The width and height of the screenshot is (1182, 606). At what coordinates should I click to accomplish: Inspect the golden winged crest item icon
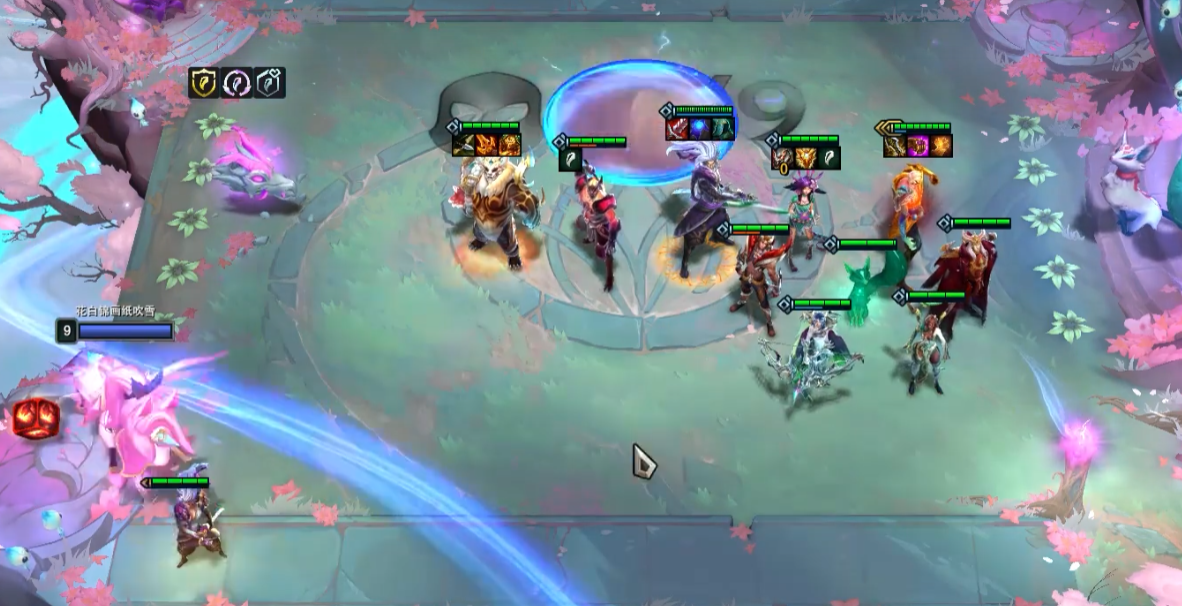tap(805, 157)
